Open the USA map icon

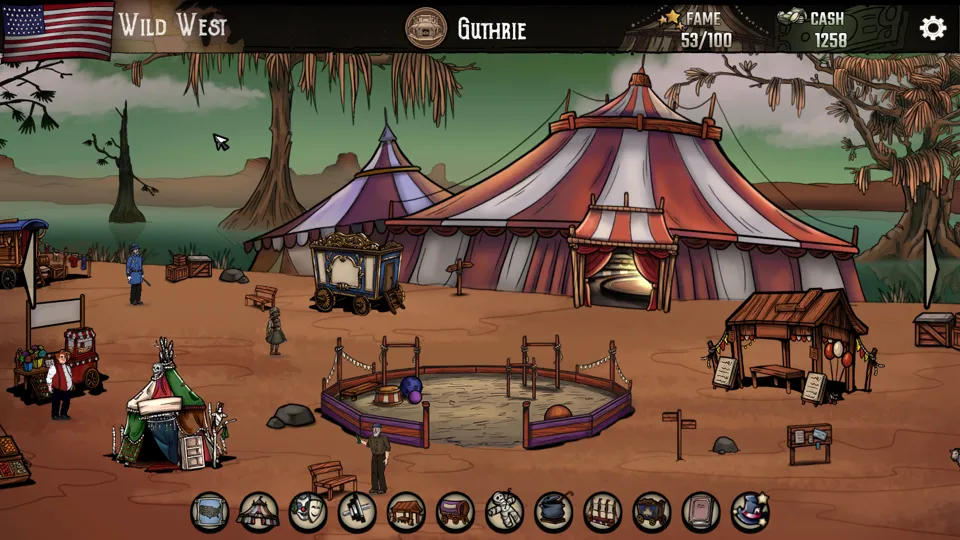(210, 512)
